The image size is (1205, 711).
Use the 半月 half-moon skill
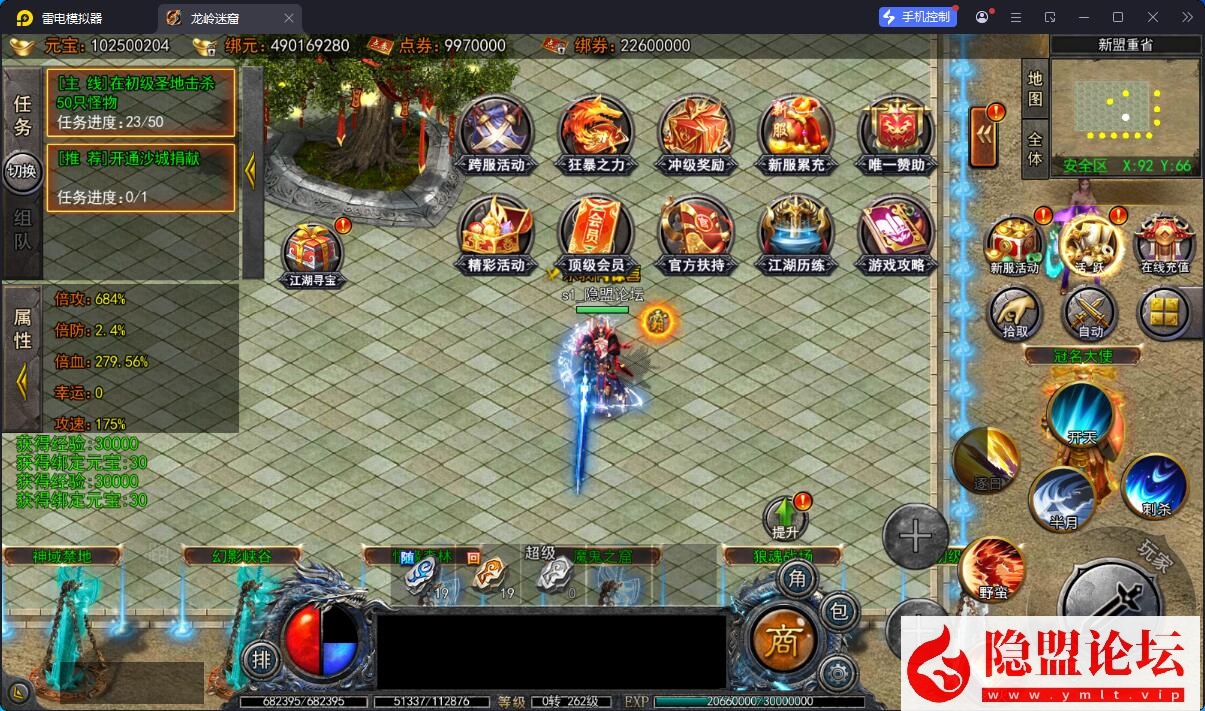click(1062, 497)
